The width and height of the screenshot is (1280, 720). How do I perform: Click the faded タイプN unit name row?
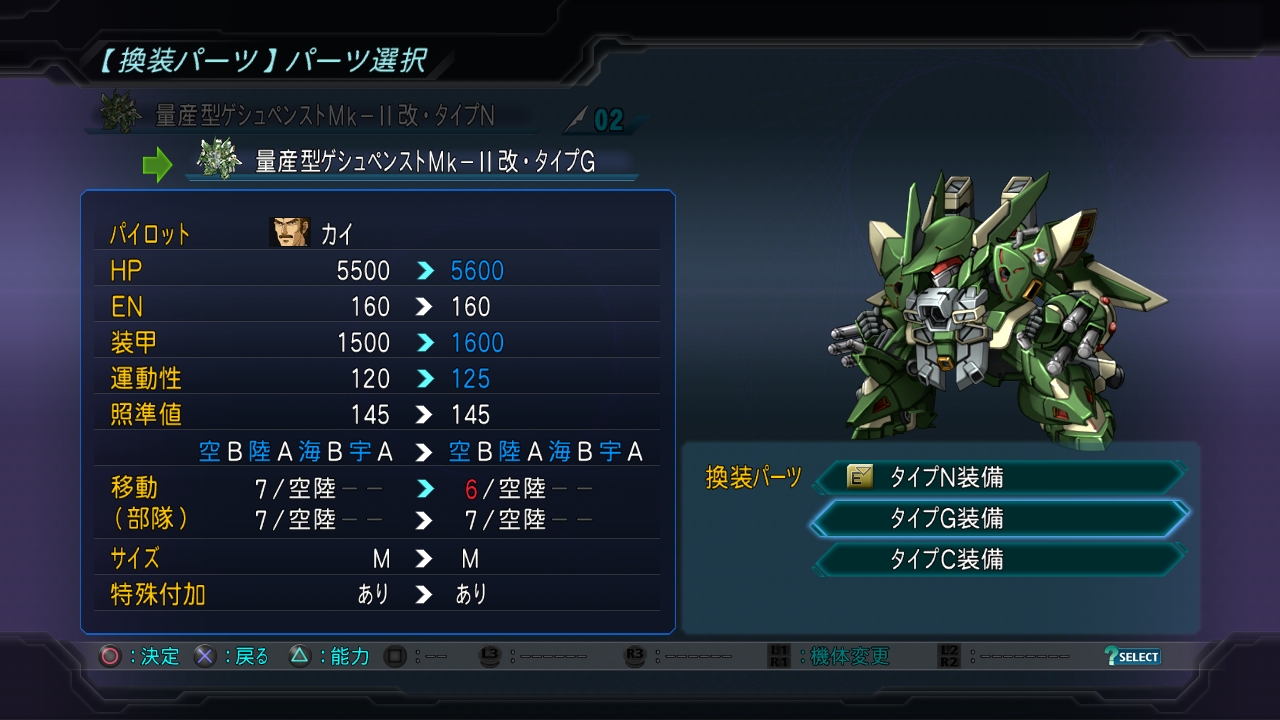[x=325, y=116]
